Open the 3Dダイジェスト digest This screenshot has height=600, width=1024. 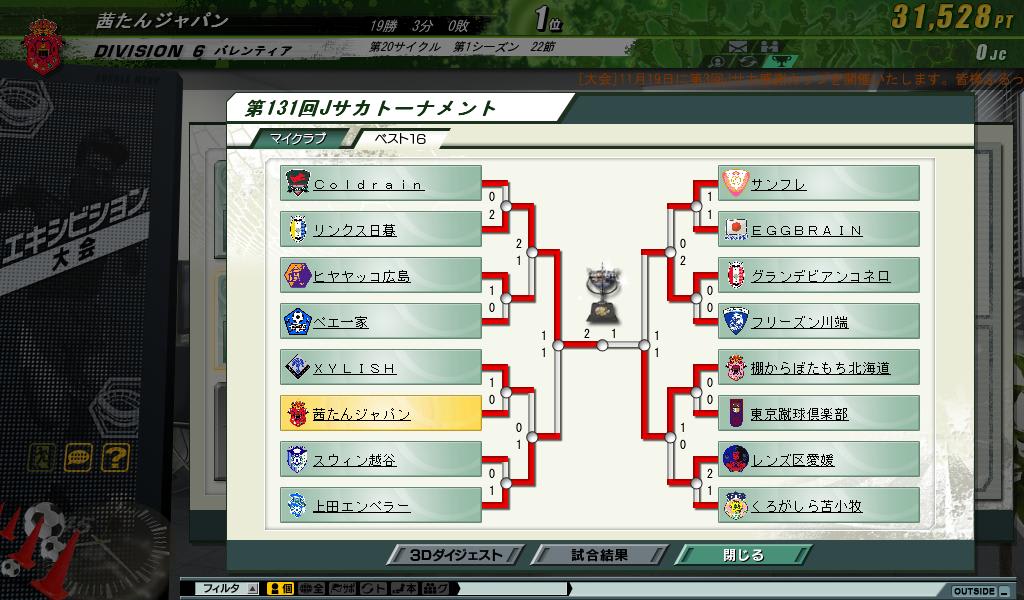456,555
